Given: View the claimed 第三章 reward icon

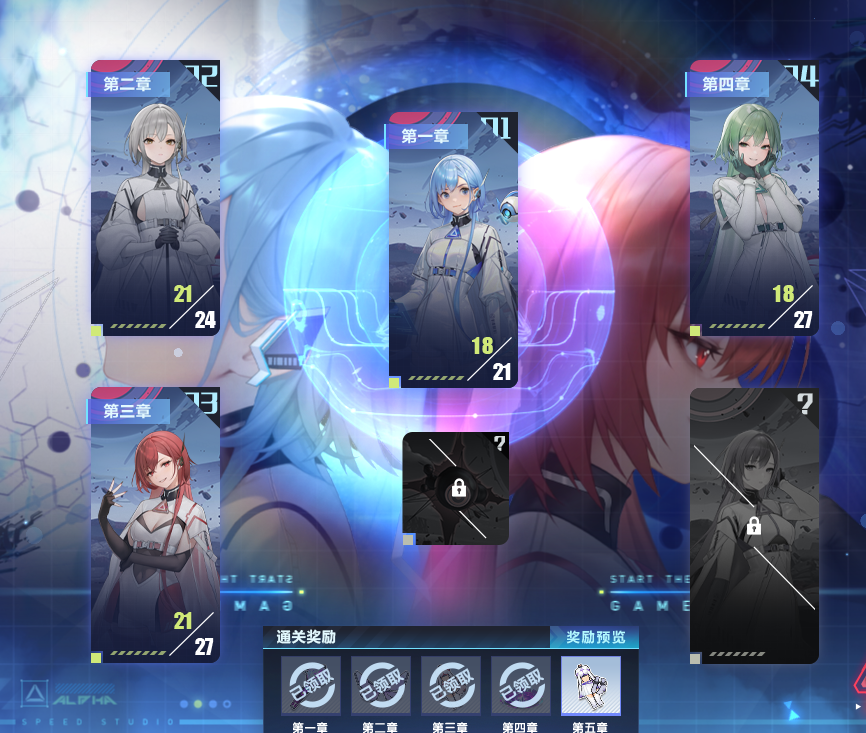Looking at the screenshot, I should pyautogui.click(x=450, y=685).
